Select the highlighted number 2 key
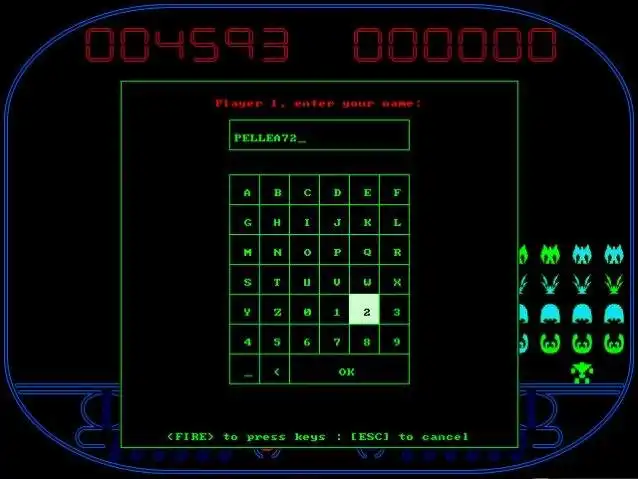 tap(366, 312)
